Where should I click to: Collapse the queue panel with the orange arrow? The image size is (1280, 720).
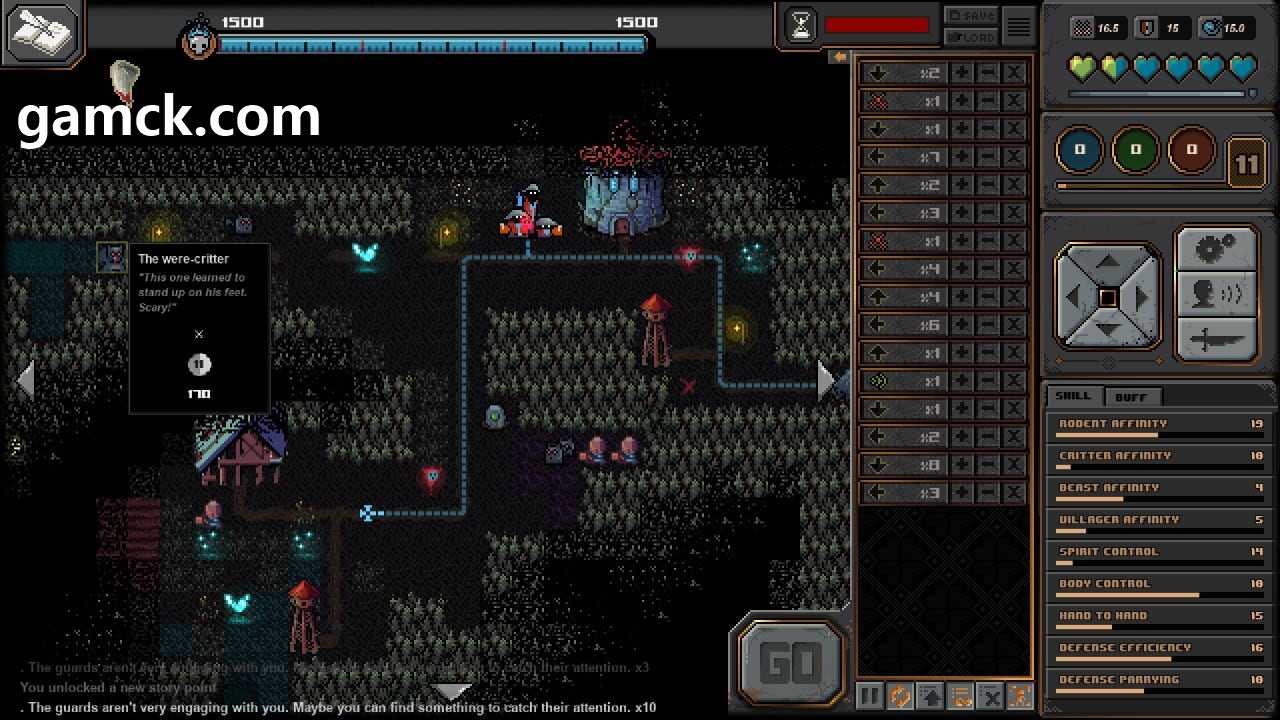[840, 57]
